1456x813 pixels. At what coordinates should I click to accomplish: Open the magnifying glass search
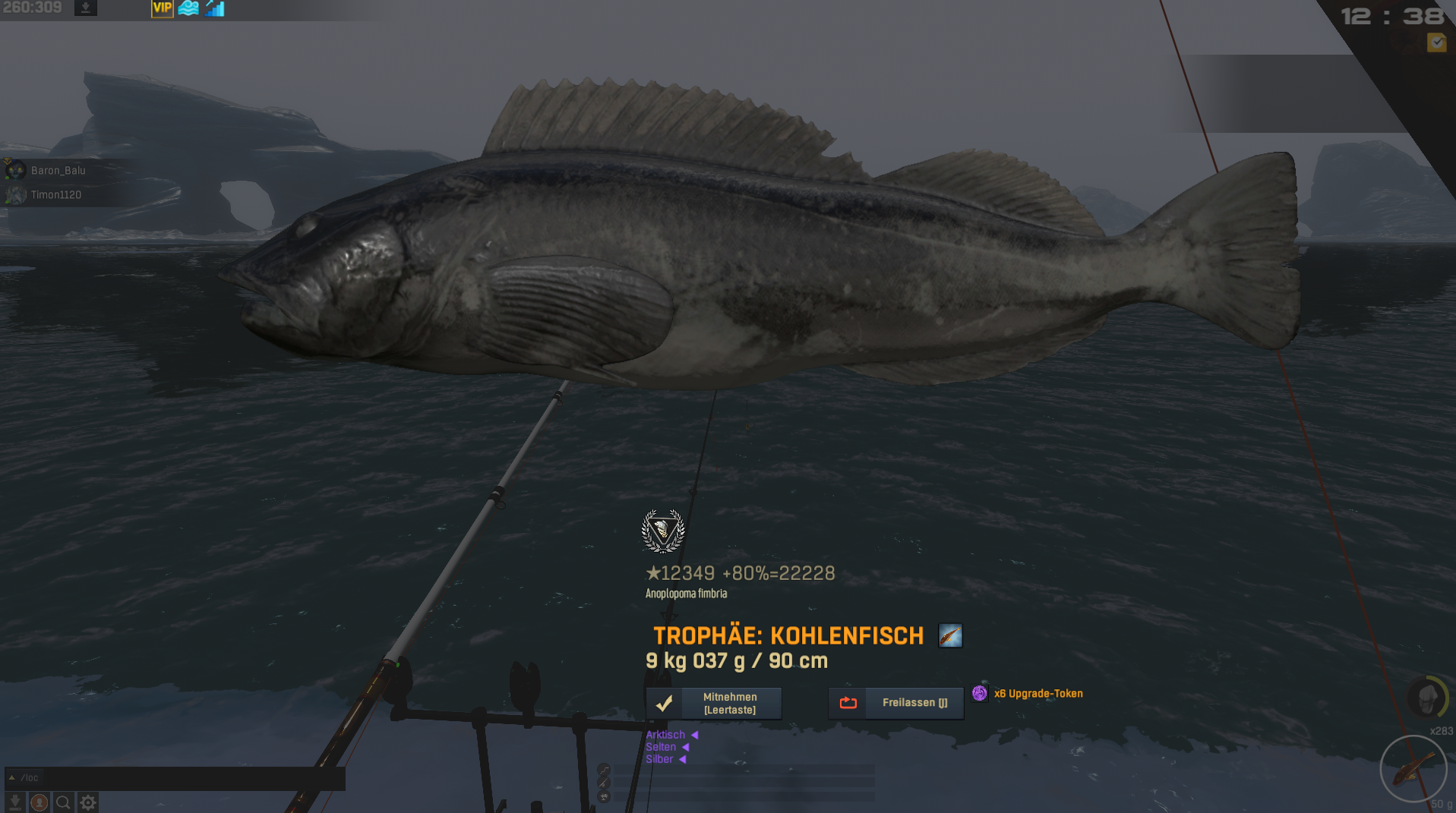pyautogui.click(x=64, y=802)
